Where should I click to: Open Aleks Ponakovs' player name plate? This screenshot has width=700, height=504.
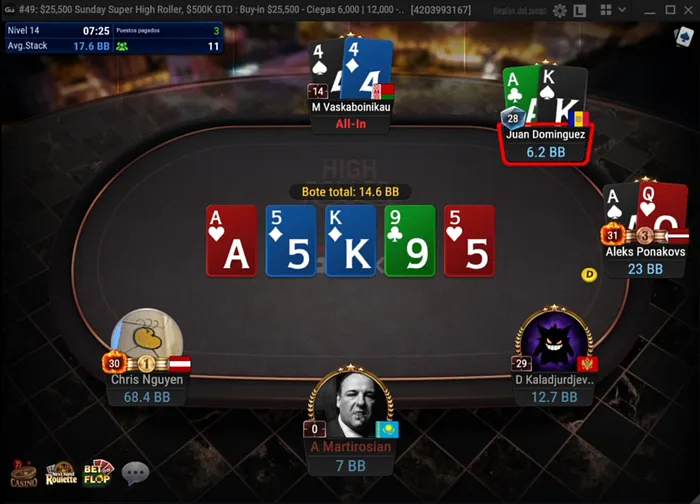pos(646,260)
